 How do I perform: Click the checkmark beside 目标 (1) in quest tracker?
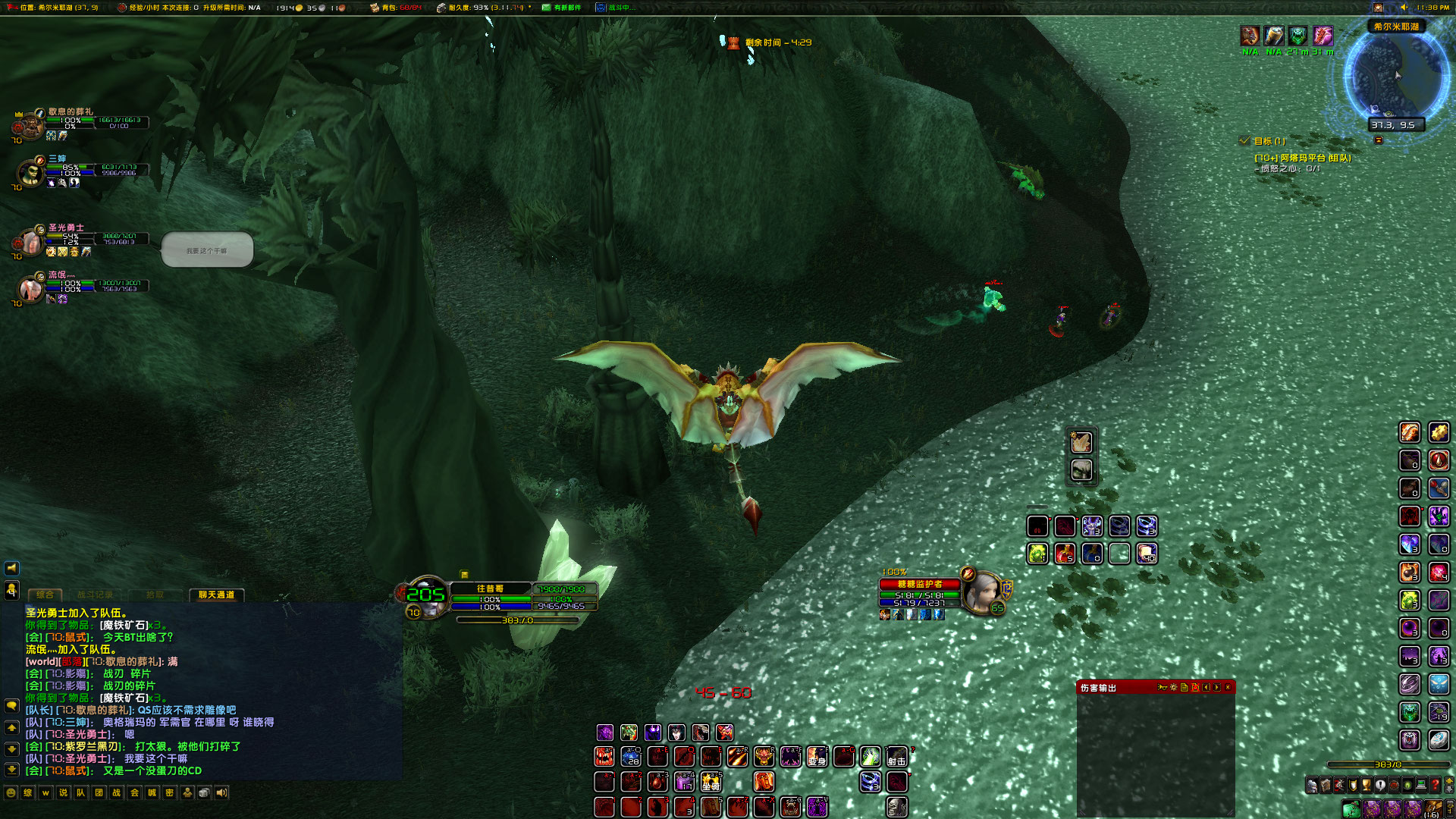(x=1244, y=140)
